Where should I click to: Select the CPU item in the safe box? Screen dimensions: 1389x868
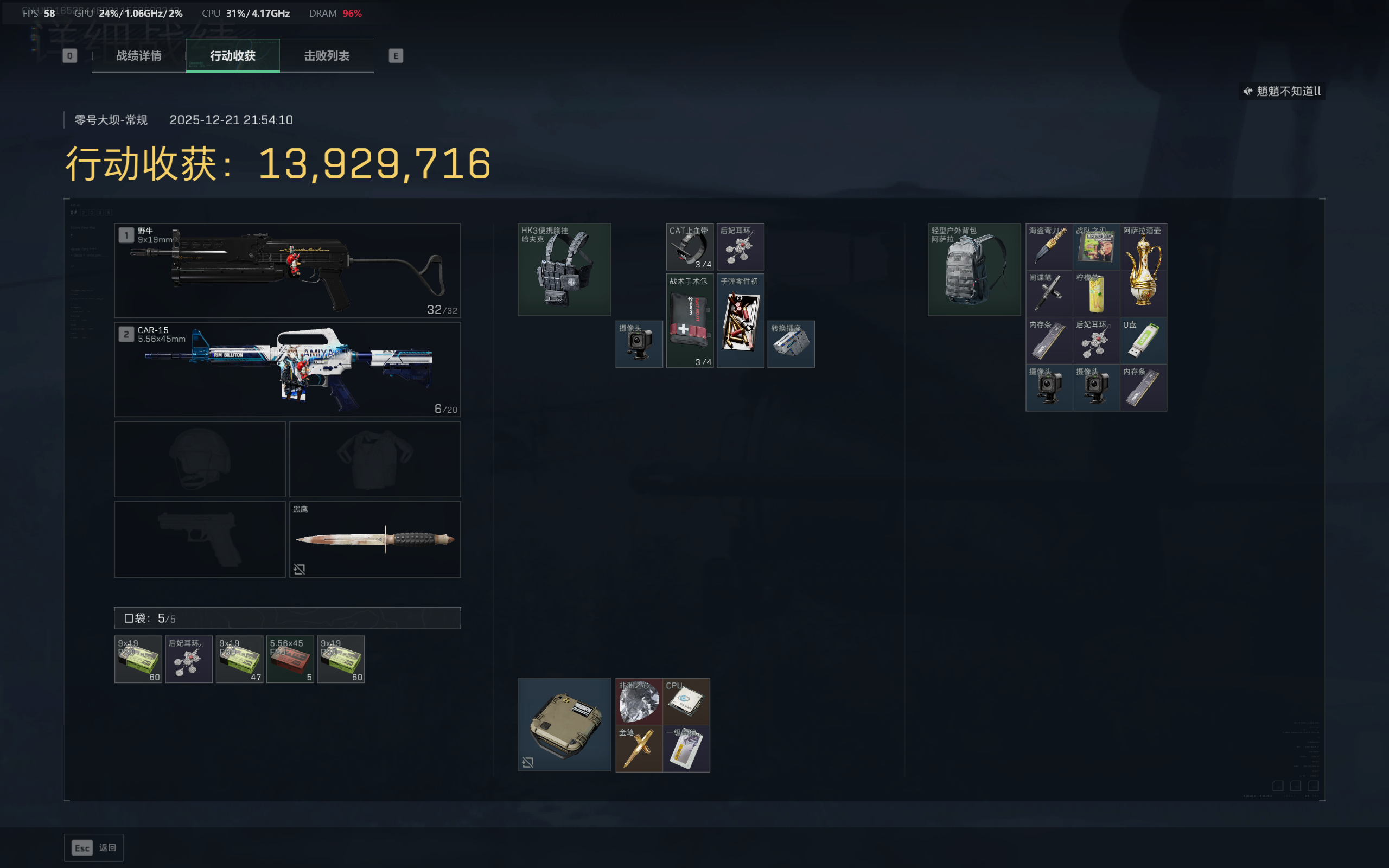(686, 701)
